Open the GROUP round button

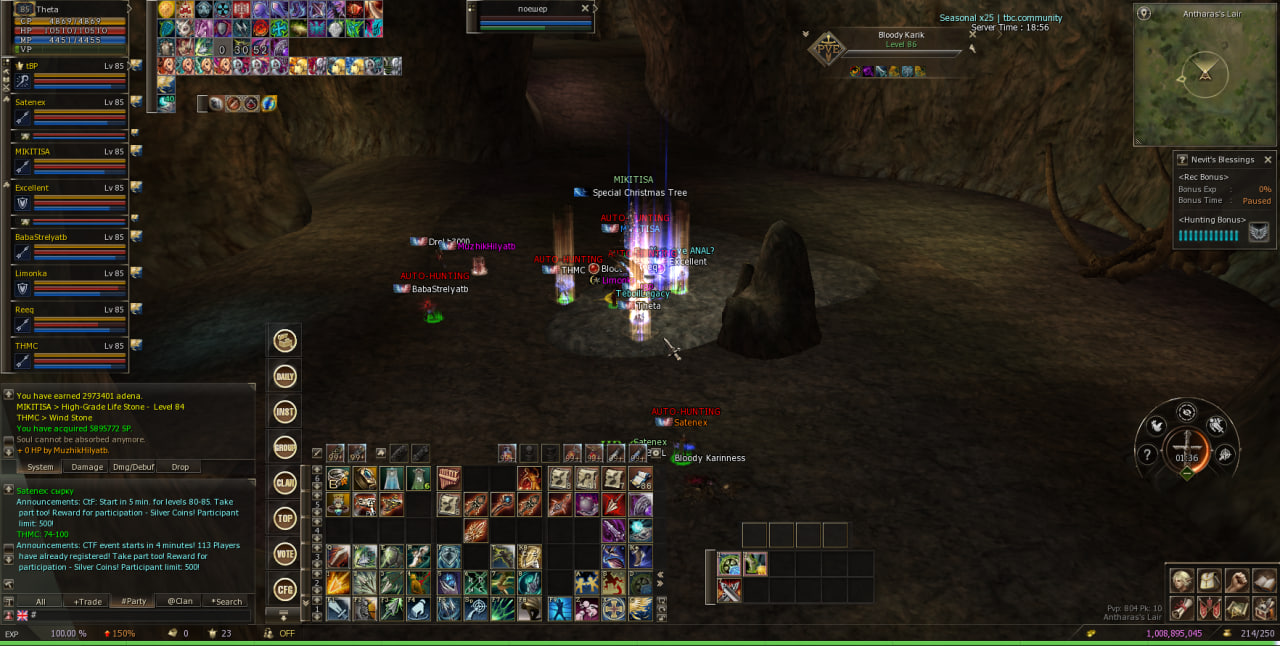(x=285, y=447)
